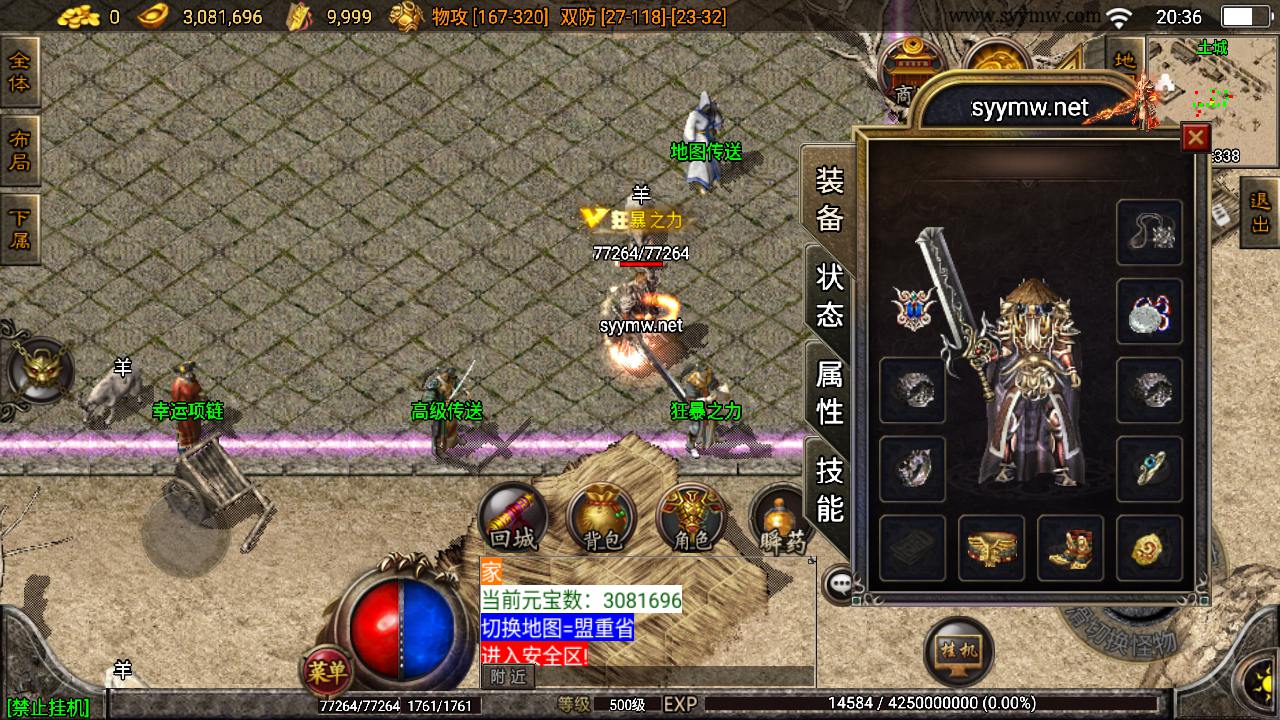The image size is (1280, 720).
Task: Select the 装备 equipment tab
Action: (830, 198)
